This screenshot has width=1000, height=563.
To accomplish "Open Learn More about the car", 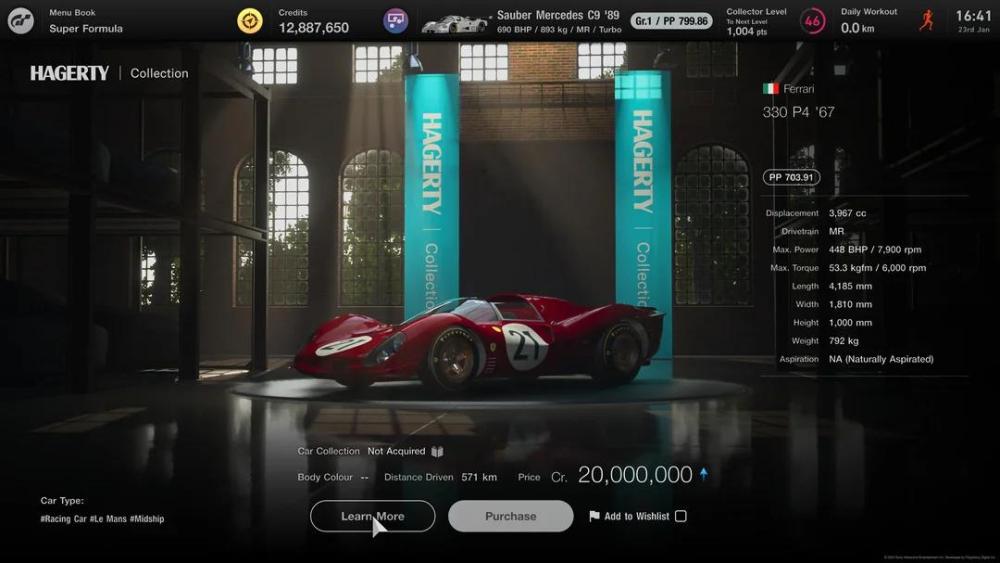I will 372,516.
